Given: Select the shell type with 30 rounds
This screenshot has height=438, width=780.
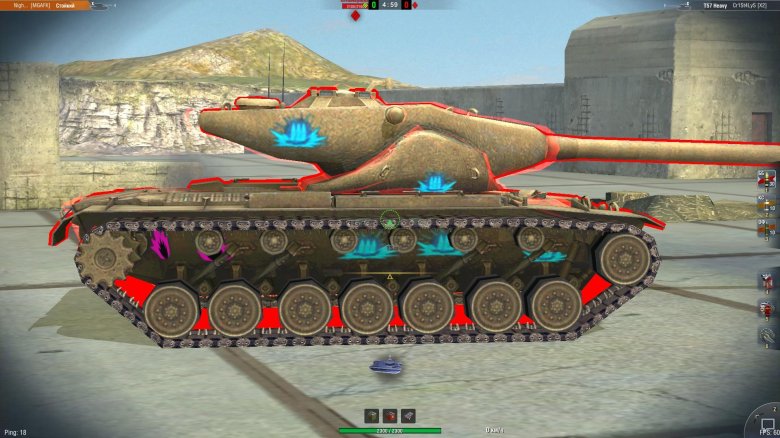Looking at the screenshot, I should point(768,181).
